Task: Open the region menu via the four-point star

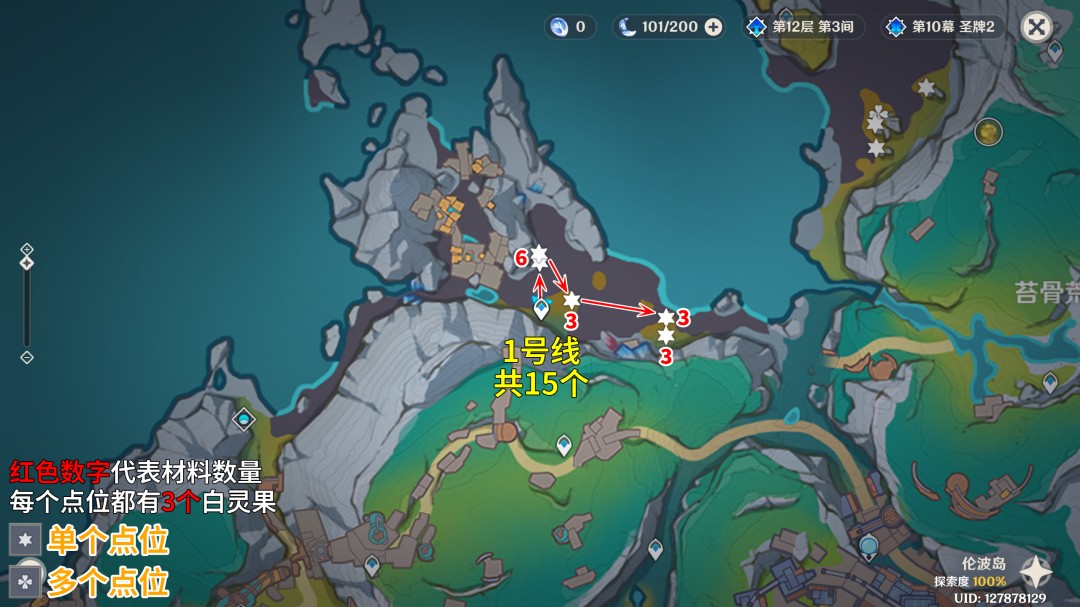Action: click(1036, 571)
